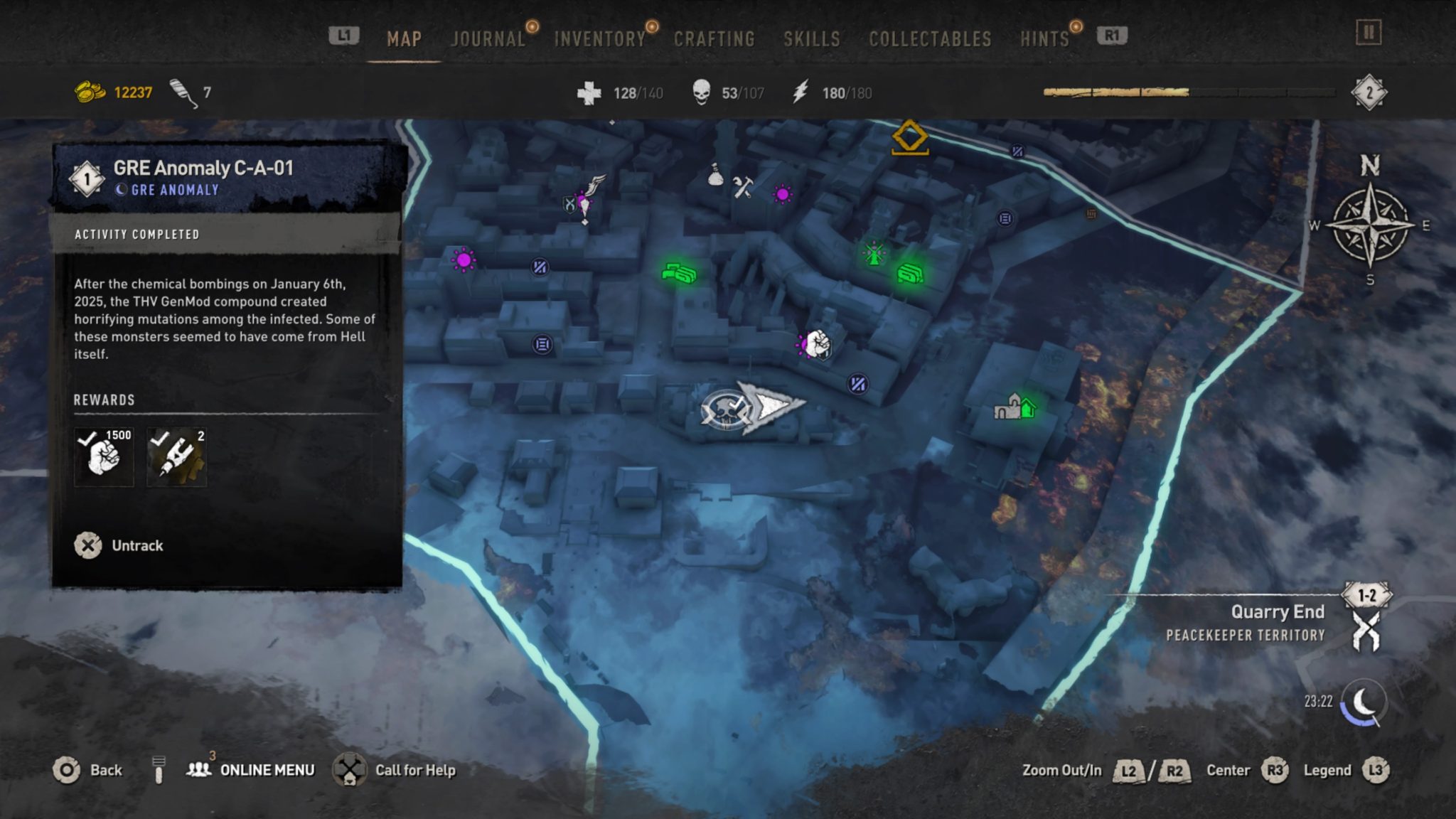Open the Inventory tab
The width and height of the screenshot is (1456, 819).
click(599, 39)
